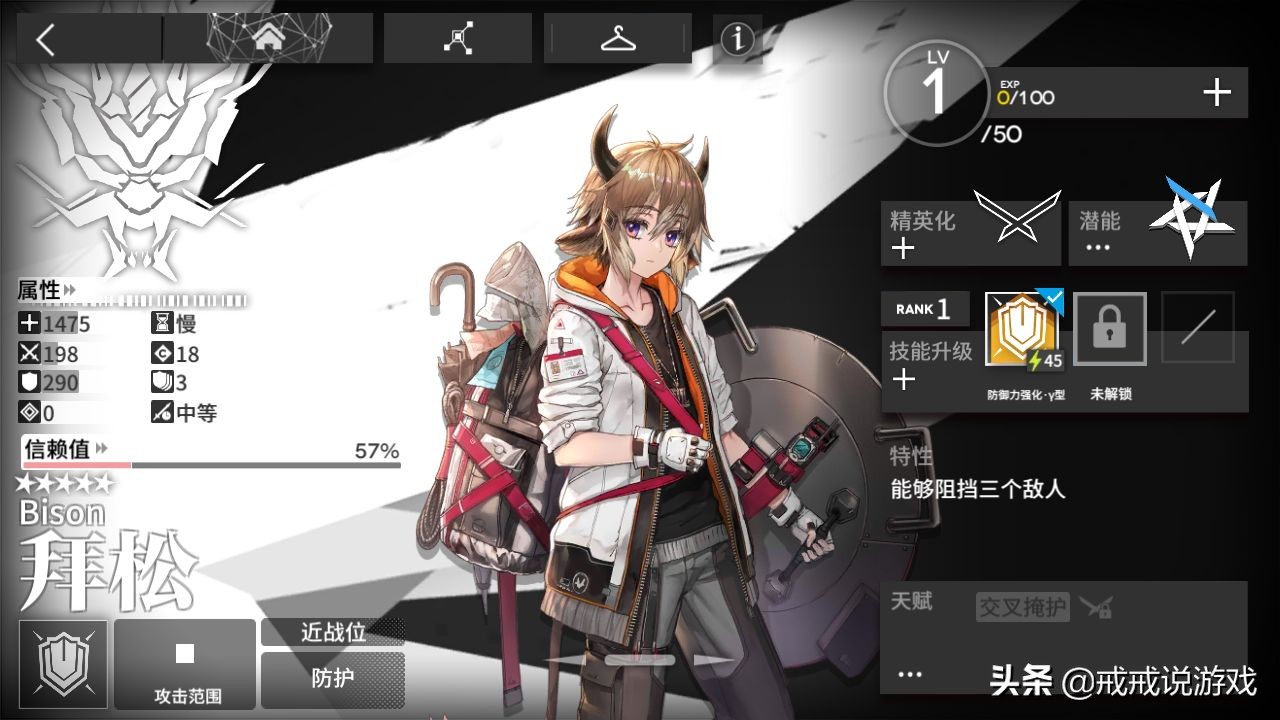Toggle the blue checkmark on the equipped skill
The image size is (1280, 720).
pos(1052,297)
